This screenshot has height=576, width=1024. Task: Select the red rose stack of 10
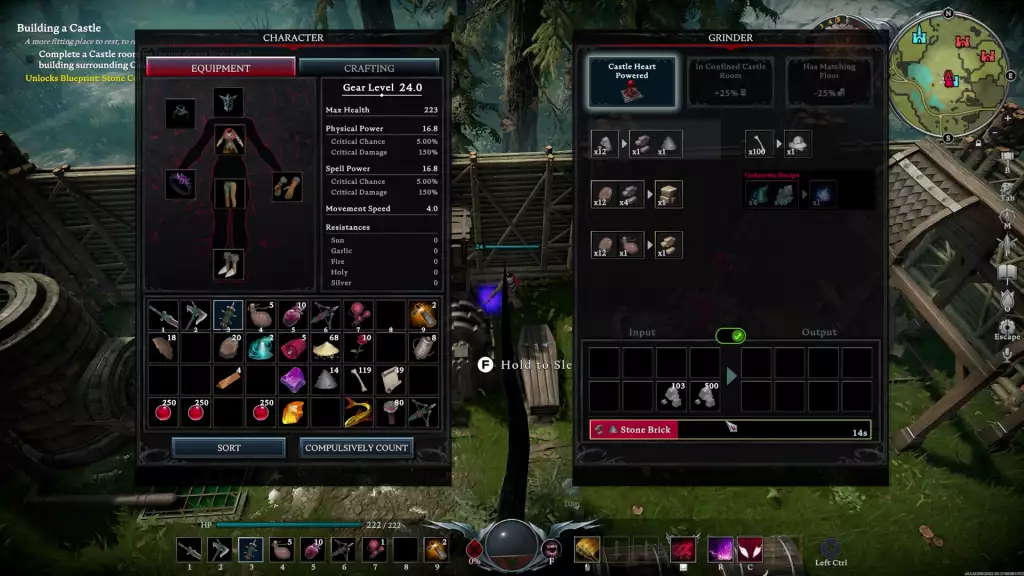point(359,347)
